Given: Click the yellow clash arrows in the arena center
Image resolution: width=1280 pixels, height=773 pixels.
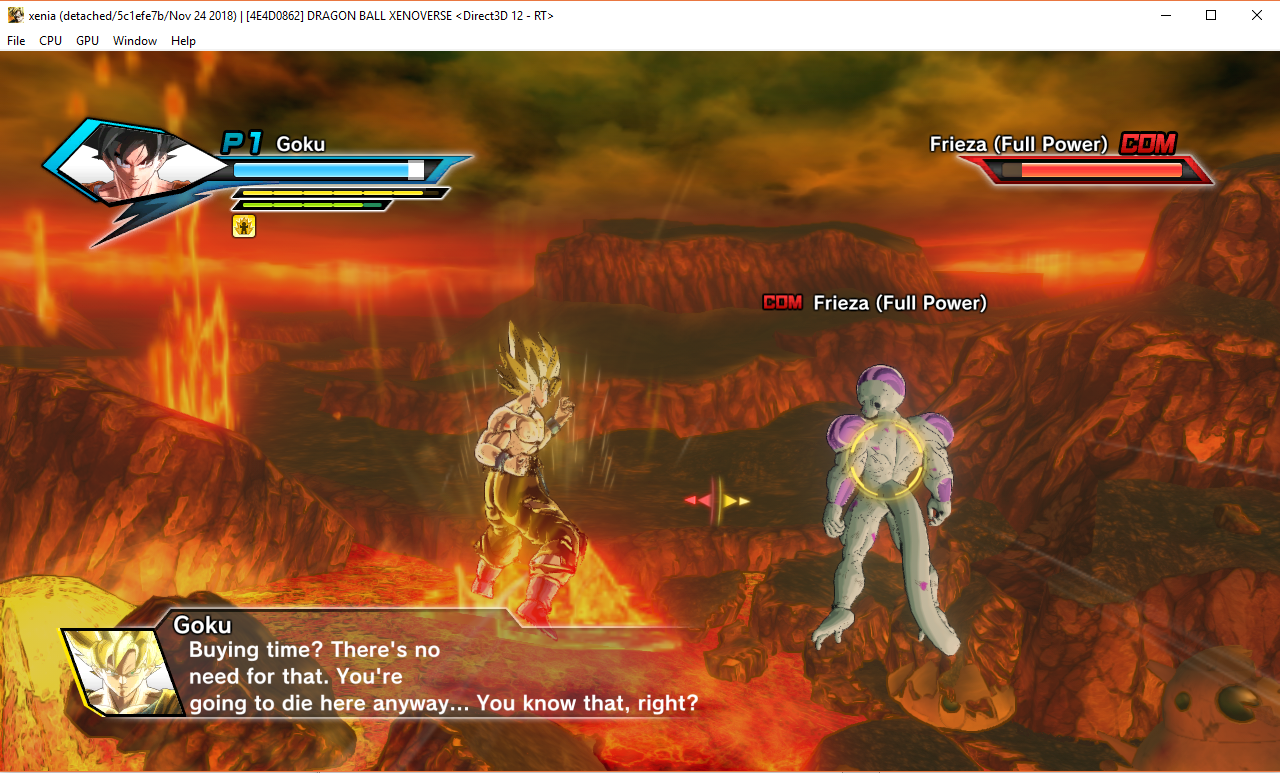Looking at the screenshot, I should [x=735, y=500].
